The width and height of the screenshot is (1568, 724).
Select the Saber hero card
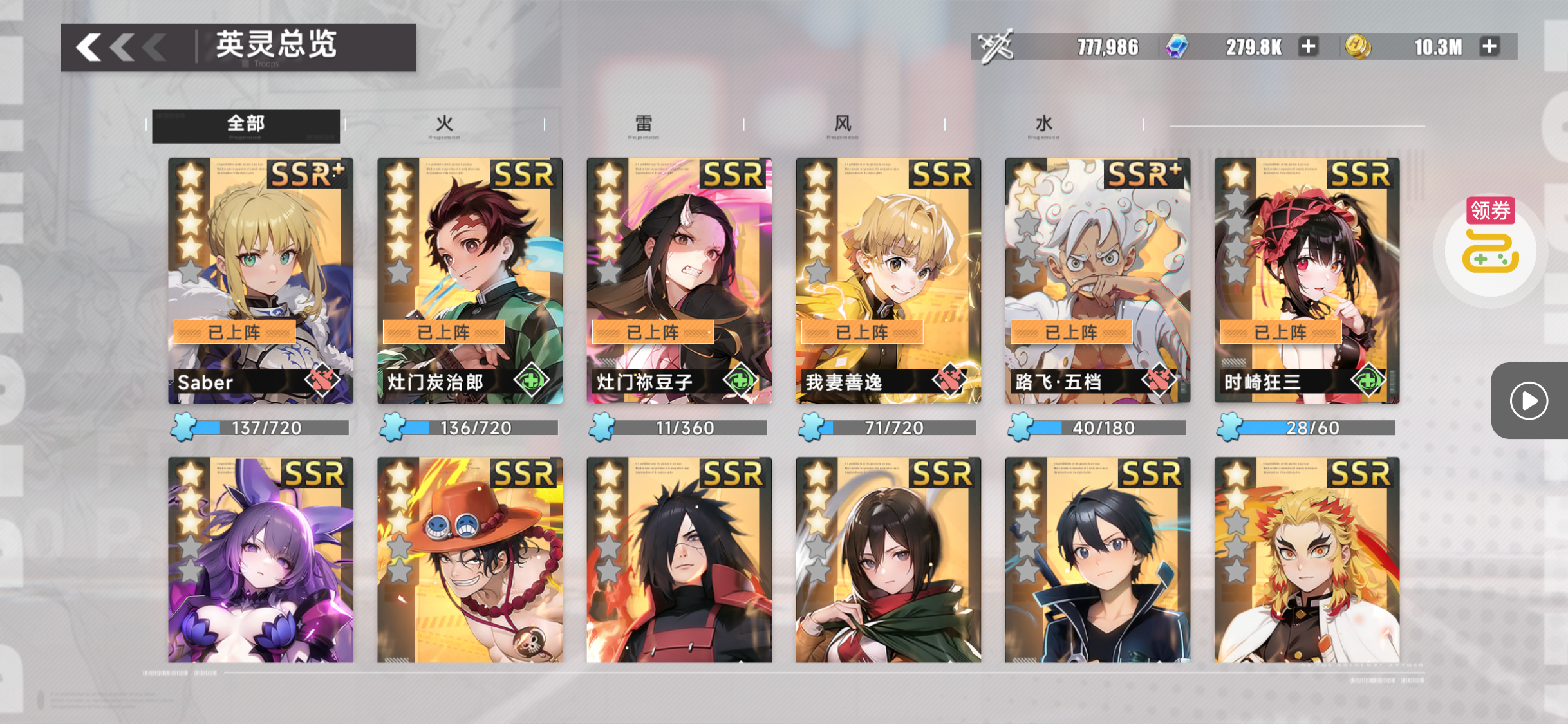pyautogui.click(x=261, y=281)
